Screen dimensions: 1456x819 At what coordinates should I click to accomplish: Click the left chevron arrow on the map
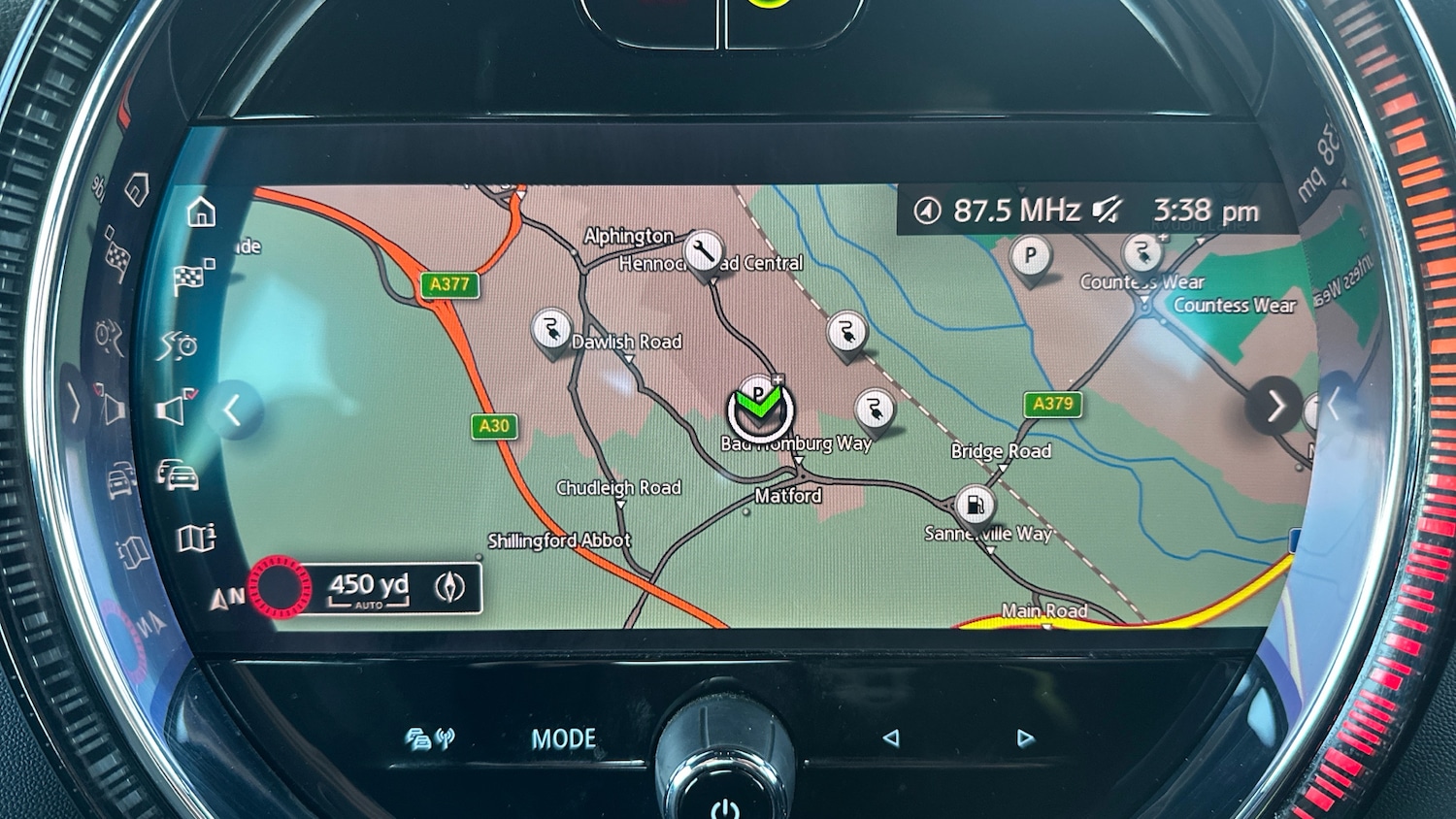232,410
